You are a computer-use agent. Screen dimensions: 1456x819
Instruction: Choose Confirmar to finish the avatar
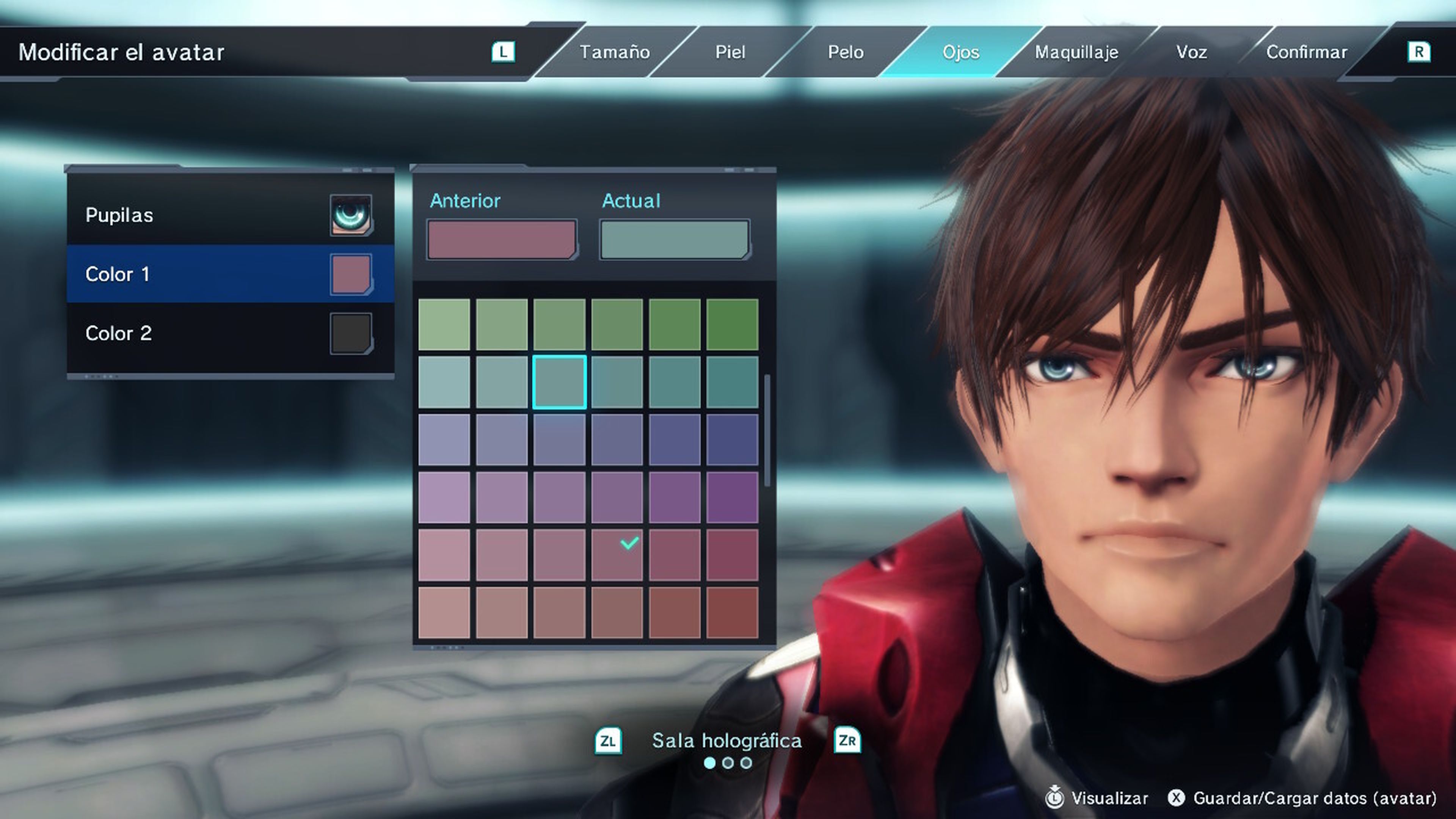click(1307, 52)
